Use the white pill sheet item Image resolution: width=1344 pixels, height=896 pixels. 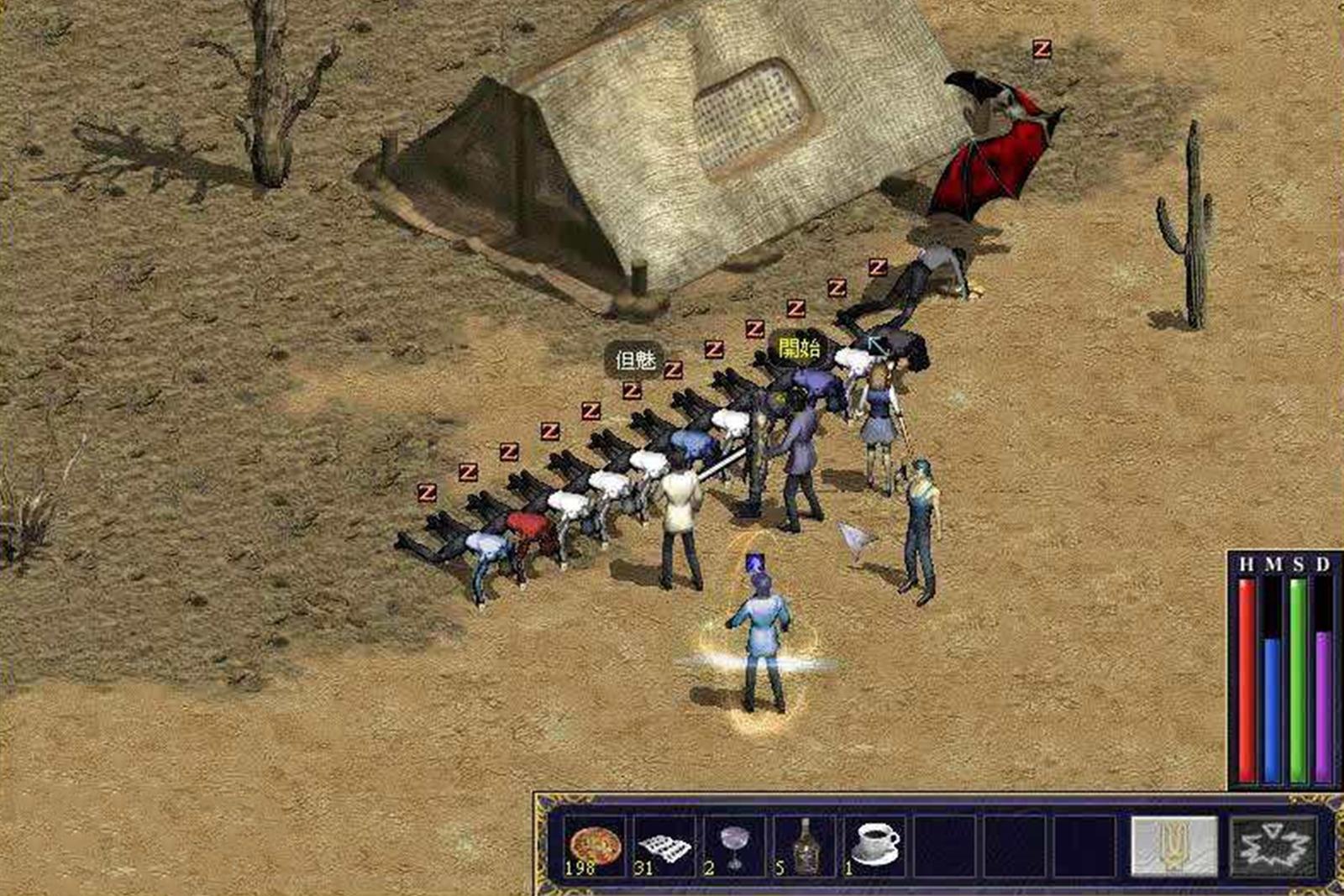664,846
